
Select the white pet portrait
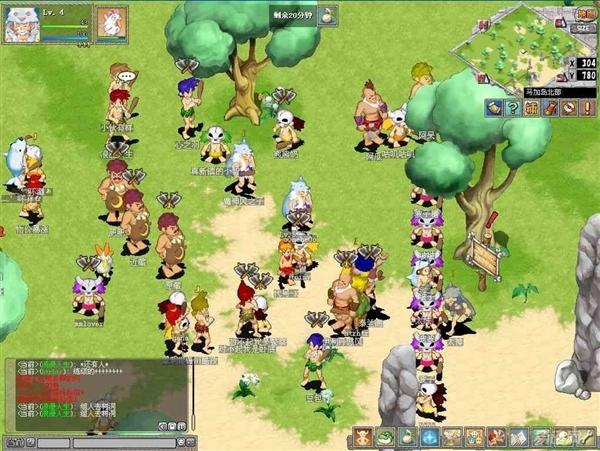point(111,21)
